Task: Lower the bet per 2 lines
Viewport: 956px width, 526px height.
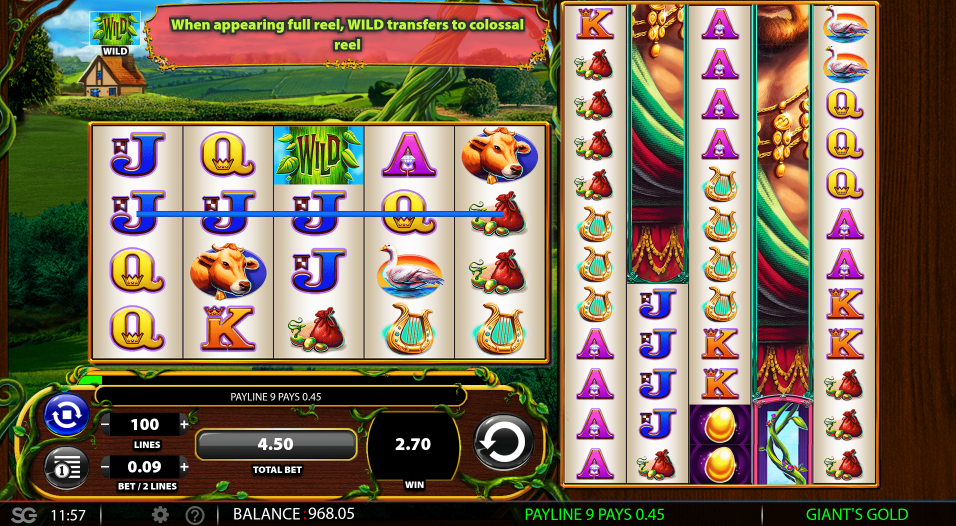Action: pos(106,466)
